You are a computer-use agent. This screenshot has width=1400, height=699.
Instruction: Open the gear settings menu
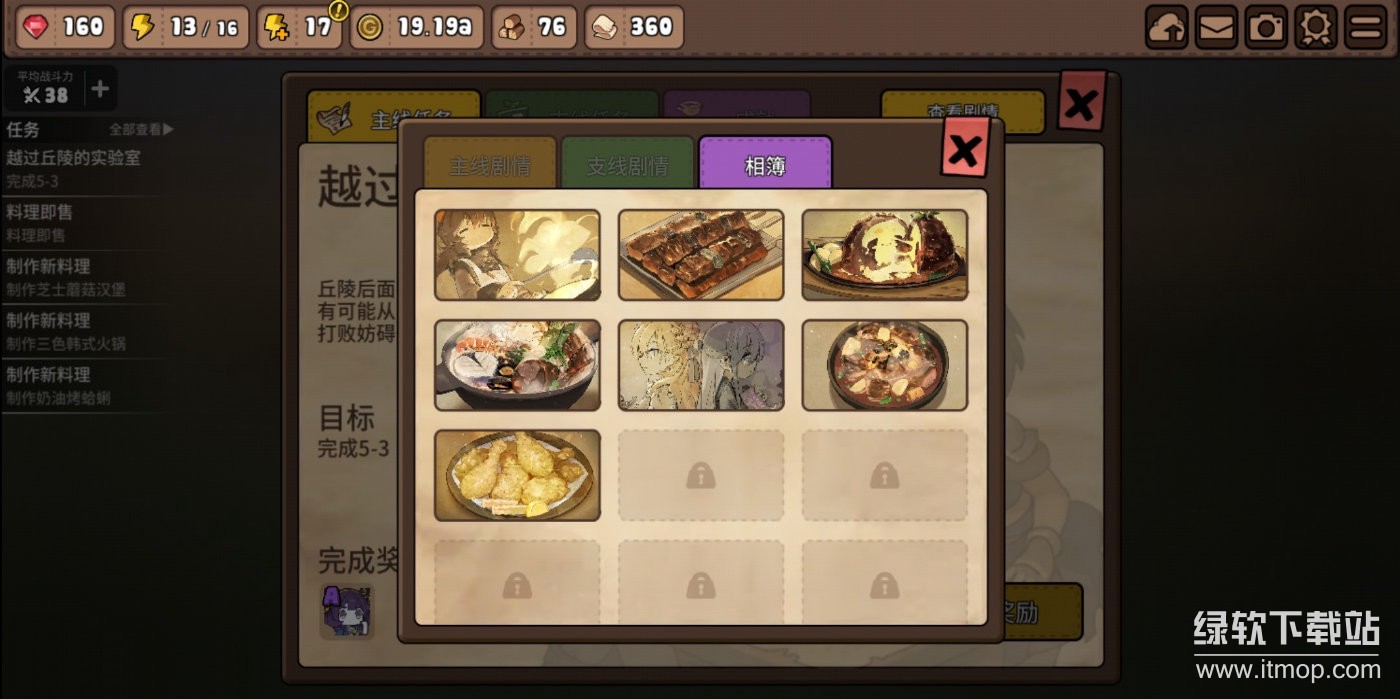(x=1316, y=28)
